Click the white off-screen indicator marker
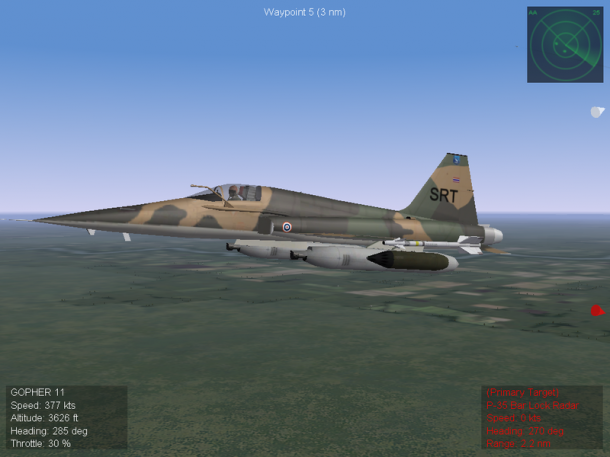This screenshot has height=457, width=610. coord(597,112)
